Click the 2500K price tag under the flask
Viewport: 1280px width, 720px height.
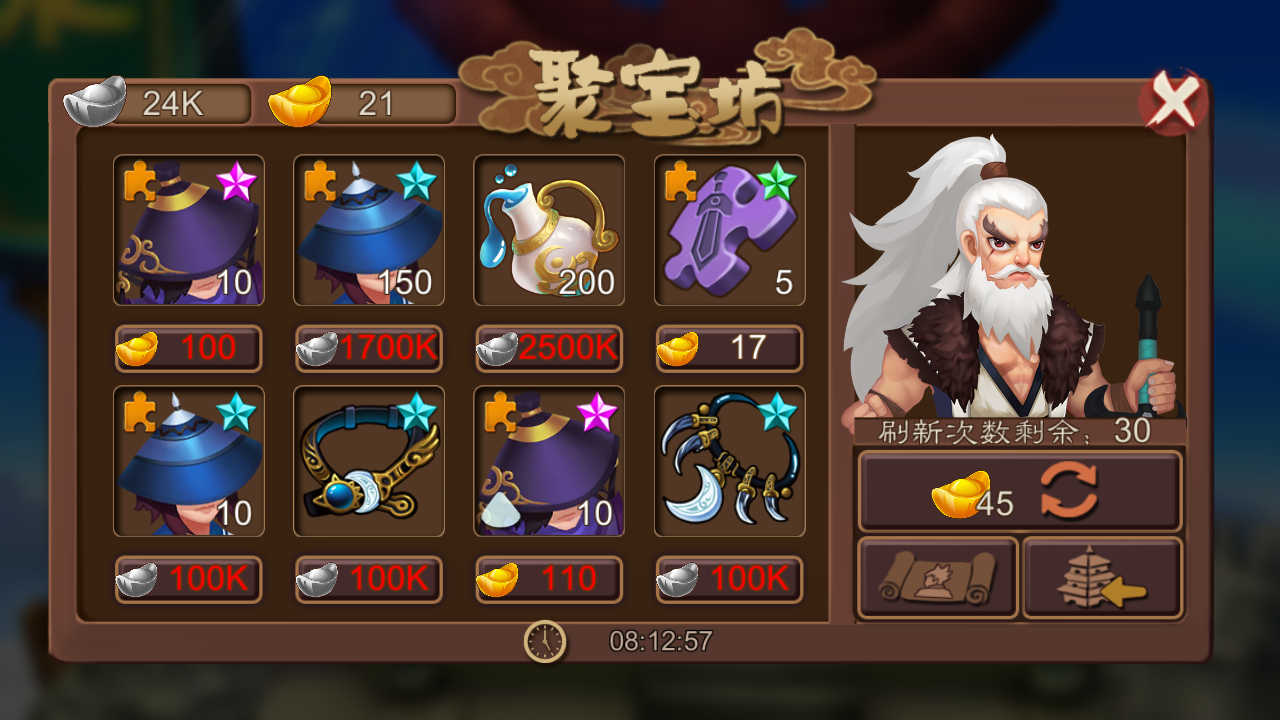(548, 349)
